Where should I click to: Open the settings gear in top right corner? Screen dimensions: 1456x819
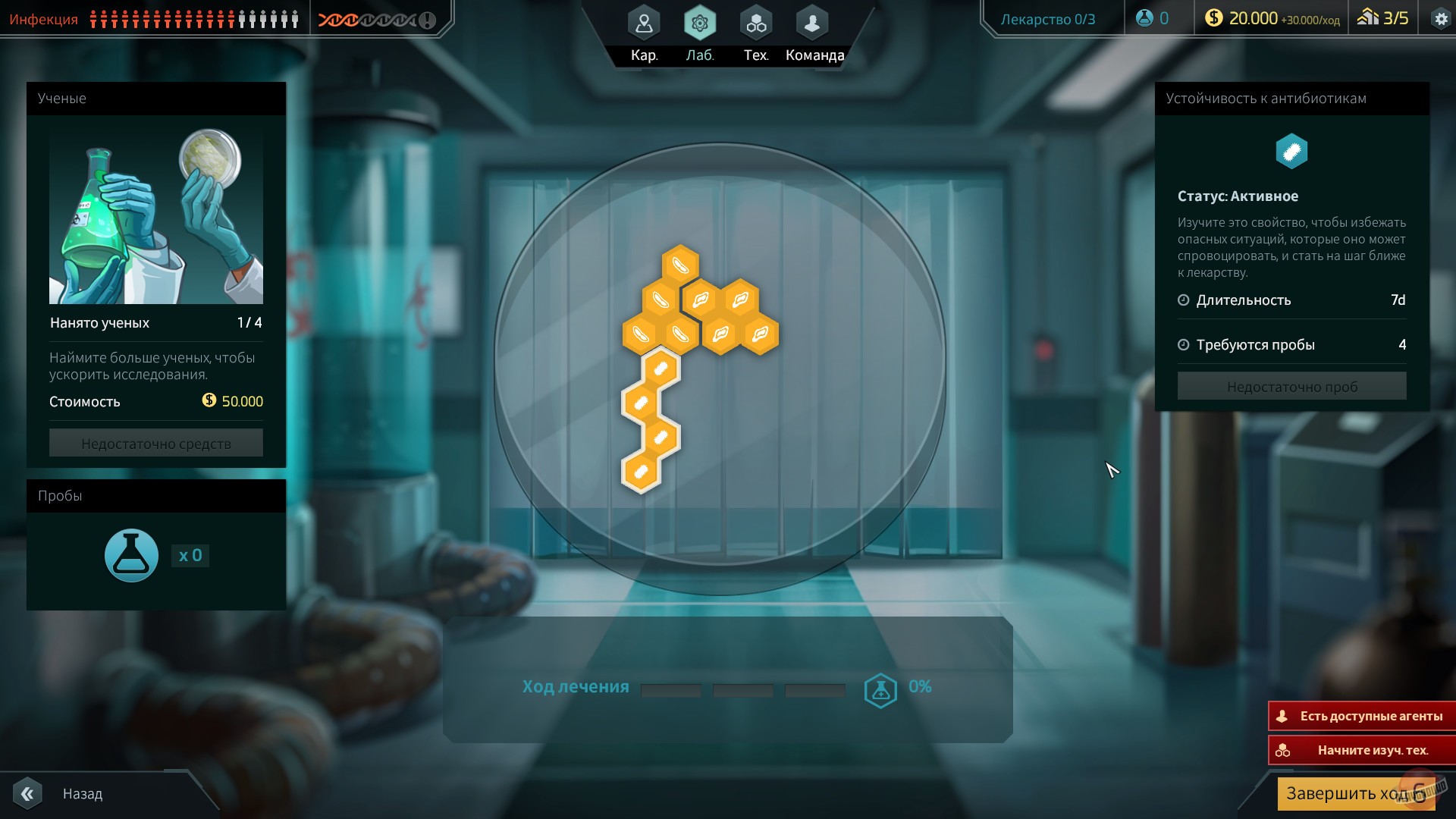[x=1440, y=17]
